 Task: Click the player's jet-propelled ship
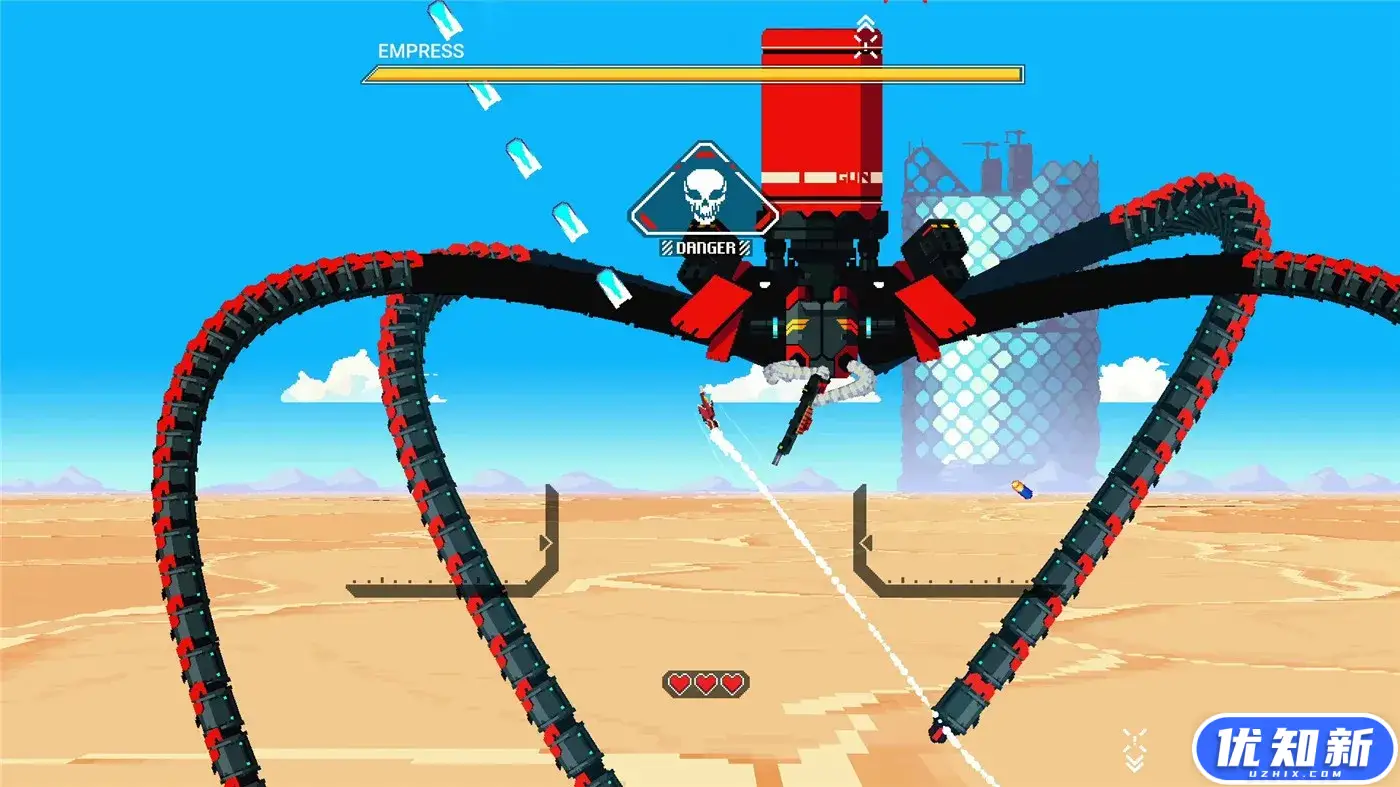(x=706, y=412)
